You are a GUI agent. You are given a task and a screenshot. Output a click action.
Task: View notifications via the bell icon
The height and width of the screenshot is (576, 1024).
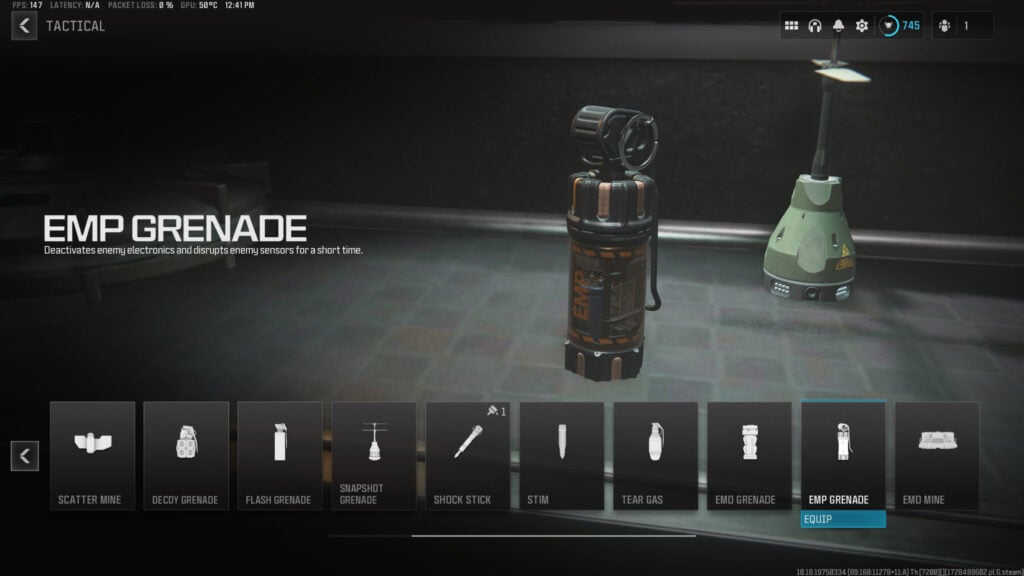pos(838,26)
